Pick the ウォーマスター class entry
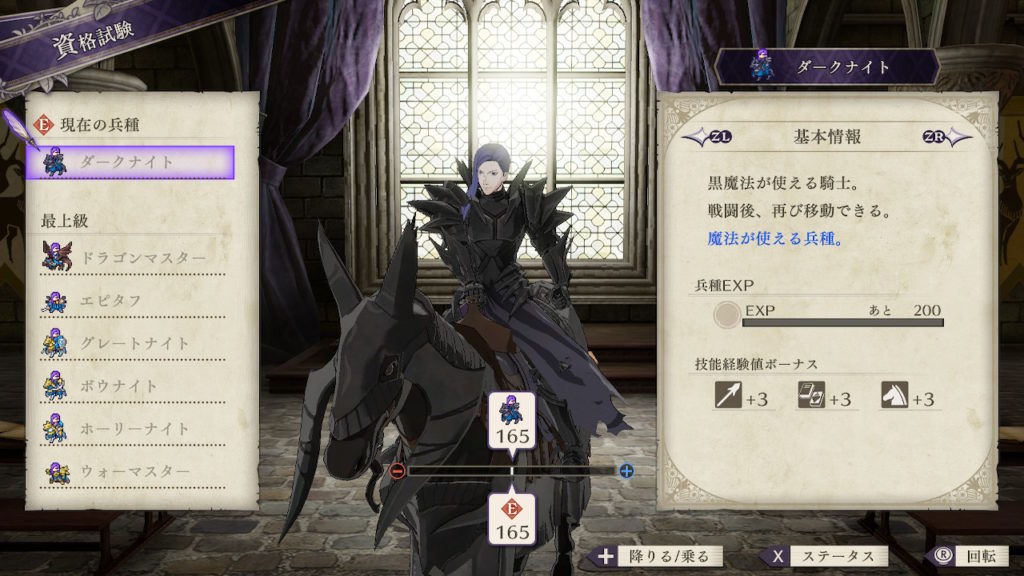Image resolution: width=1024 pixels, height=576 pixels. click(x=133, y=471)
